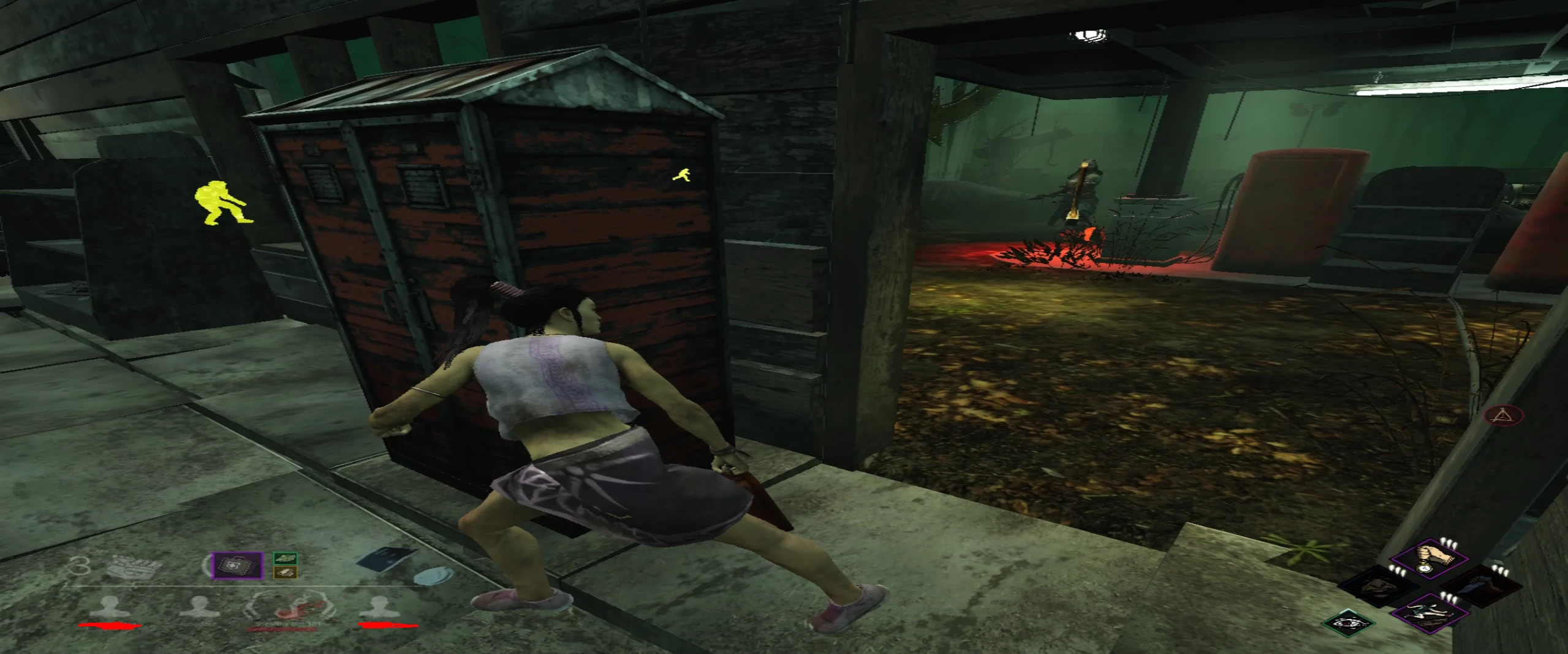Select the bloody gloves score event icon
Screen dimensions: 1568x654
pos(132,568)
